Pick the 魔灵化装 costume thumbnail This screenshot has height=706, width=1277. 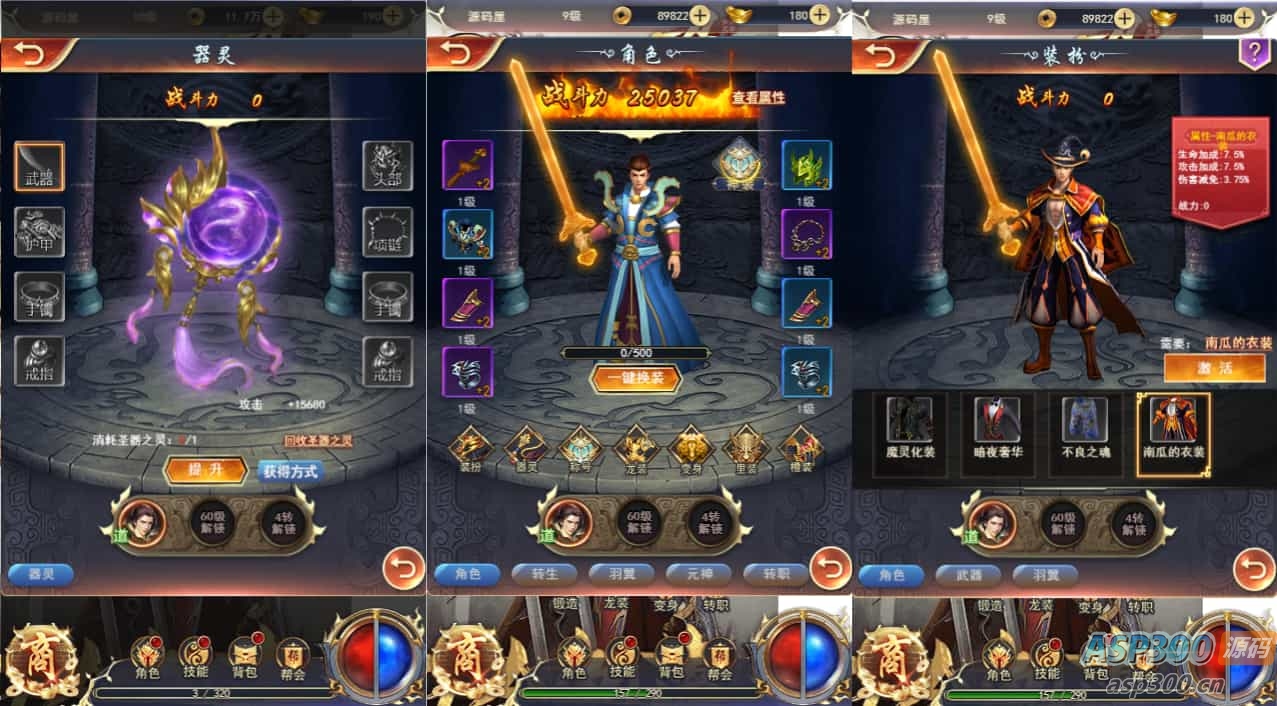(x=909, y=428)
